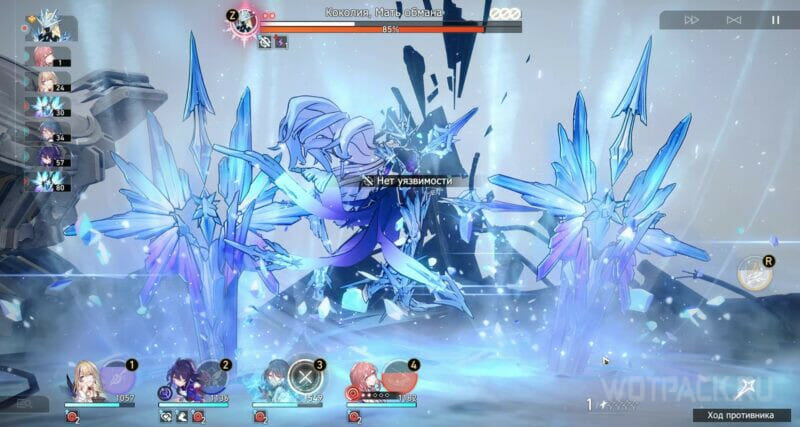Select the pink-haired portrait in the turn order
Screen dimensions: 800x427
(44, 55)
